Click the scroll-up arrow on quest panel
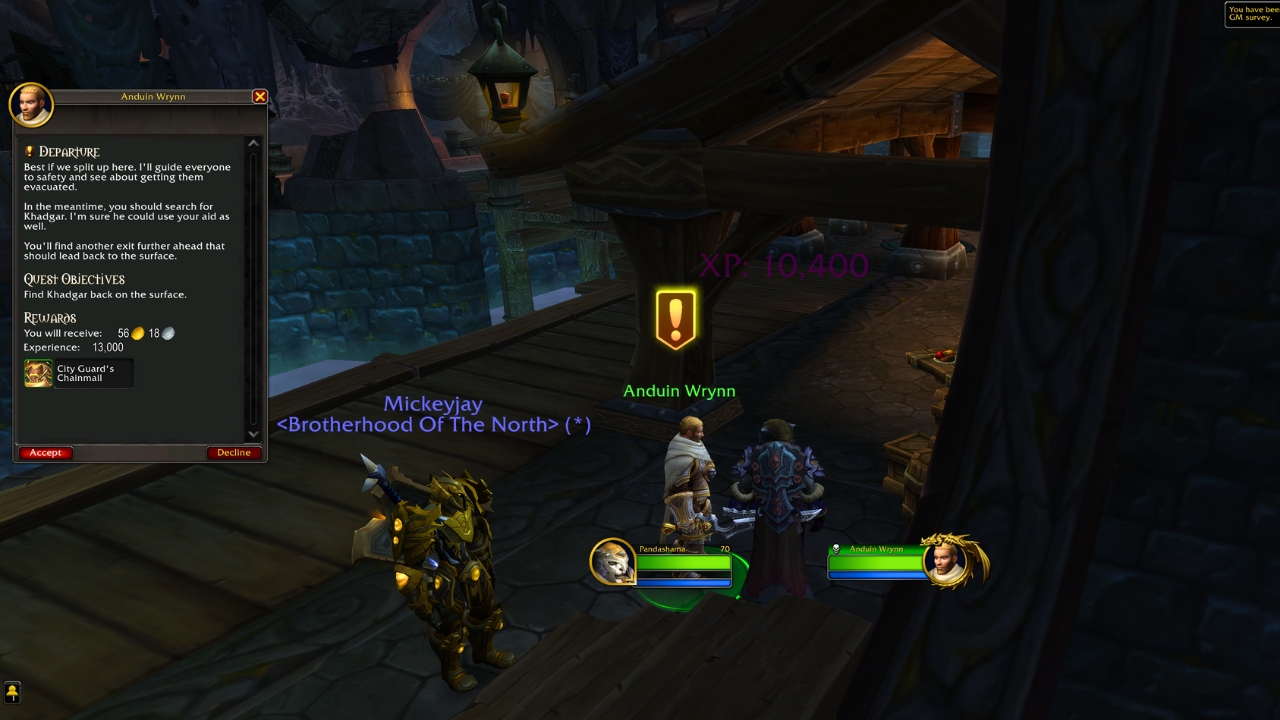This screenshot has height=720, width=1280. (x=253, y=142)
